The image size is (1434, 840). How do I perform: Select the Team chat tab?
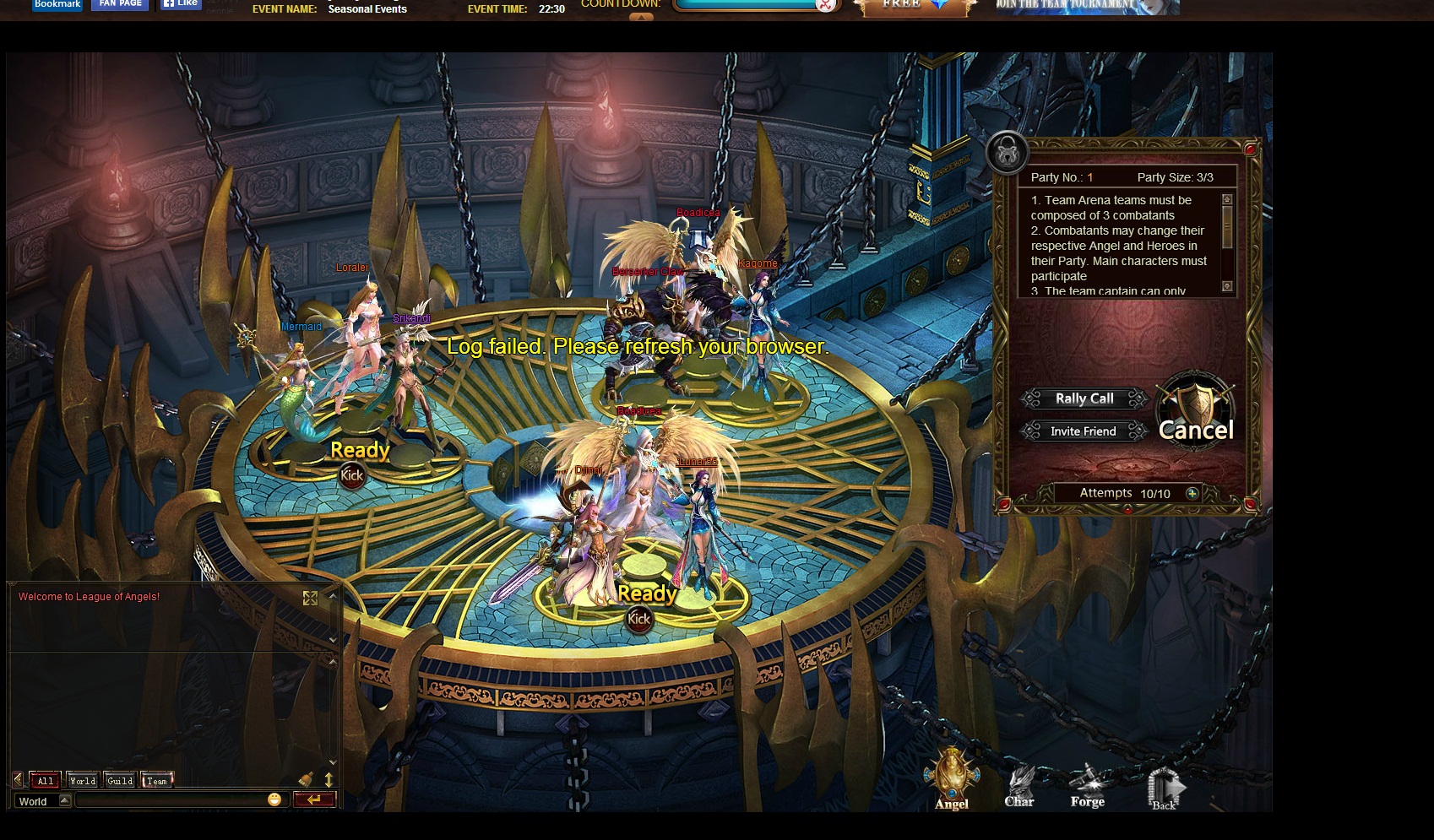157,781
